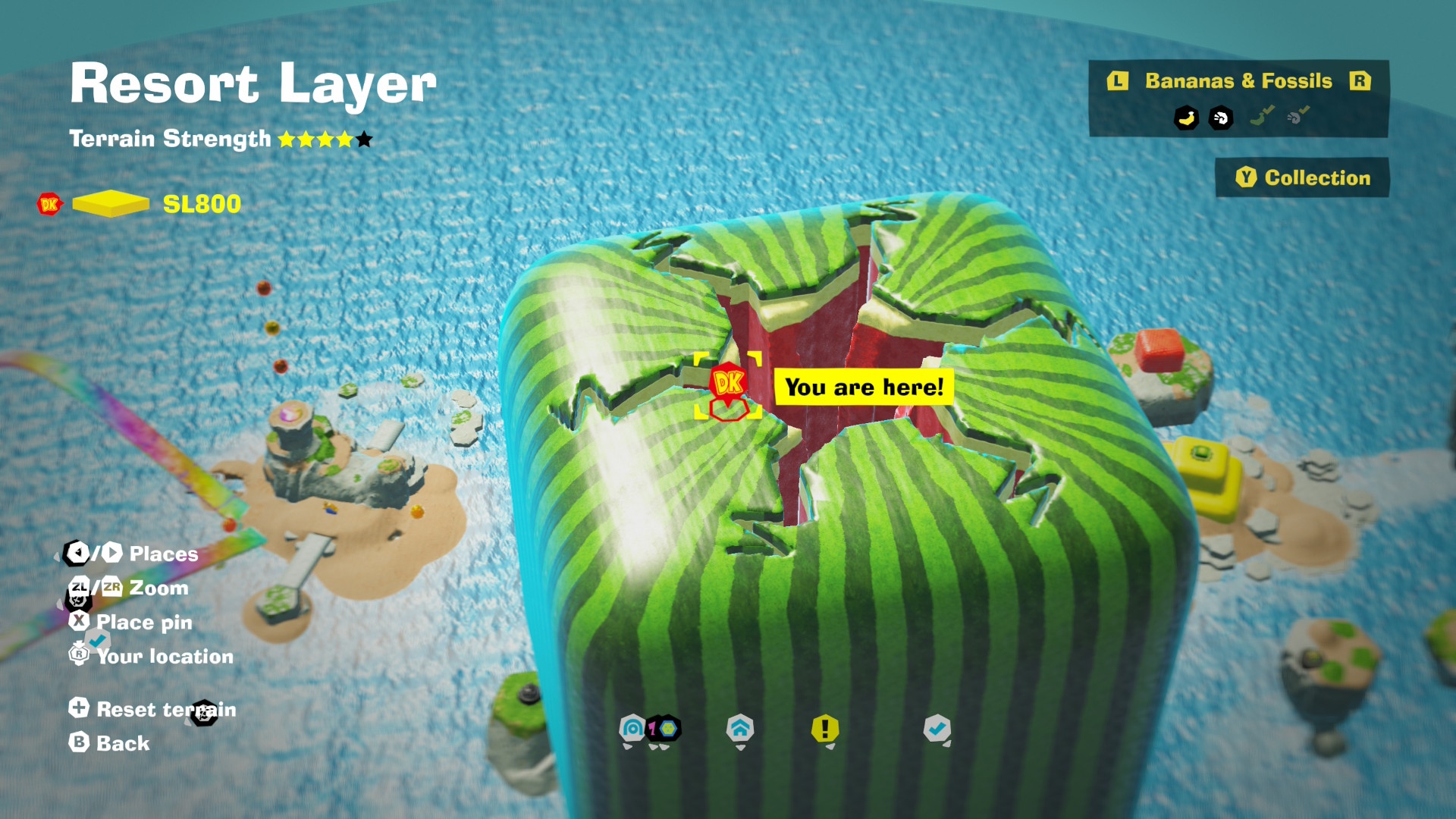Toggle the uncollected banana filter icon
Screen dimensions: 1456x819
pos(1186,118)
